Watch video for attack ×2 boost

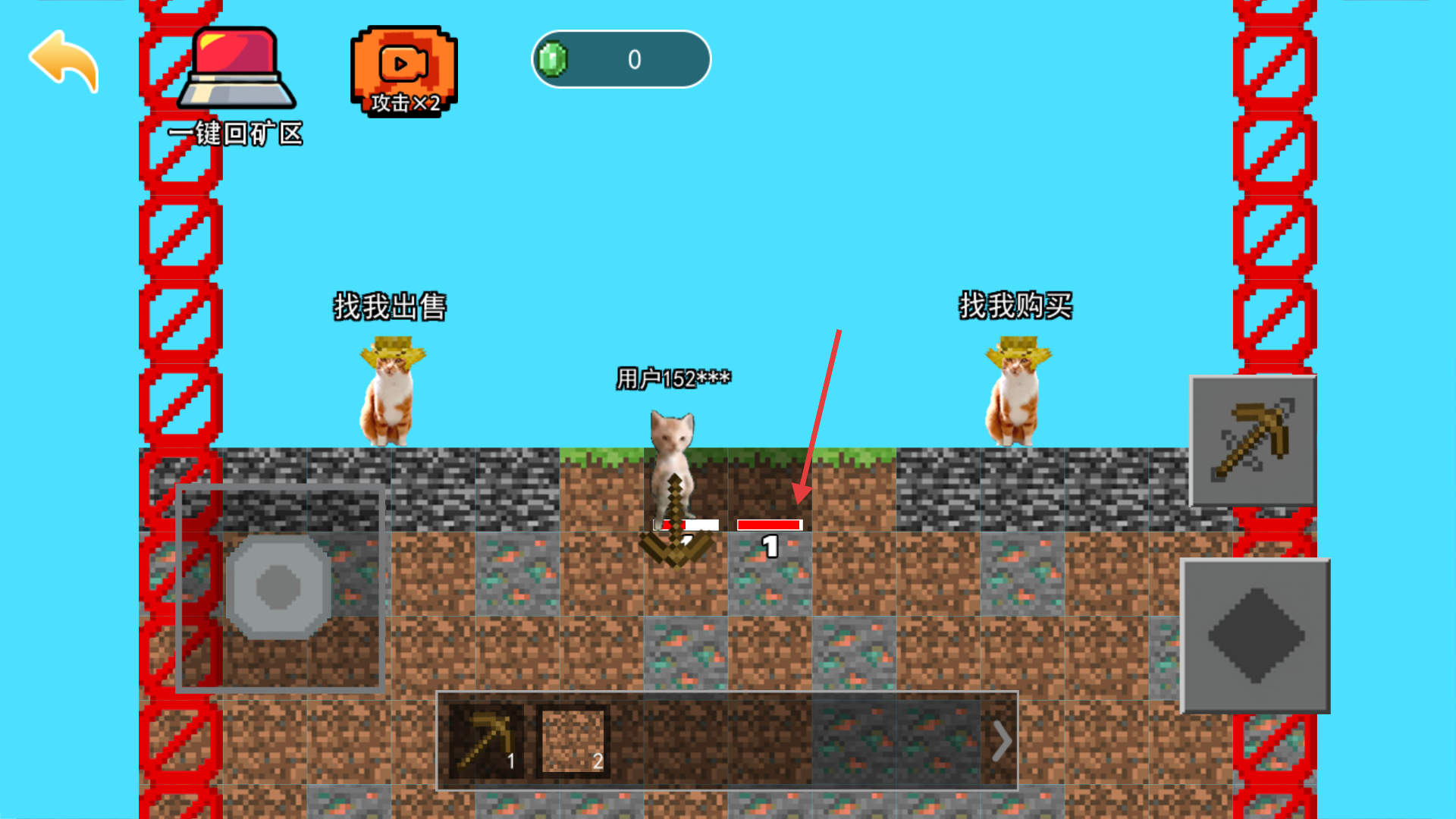tap(403, 71)
